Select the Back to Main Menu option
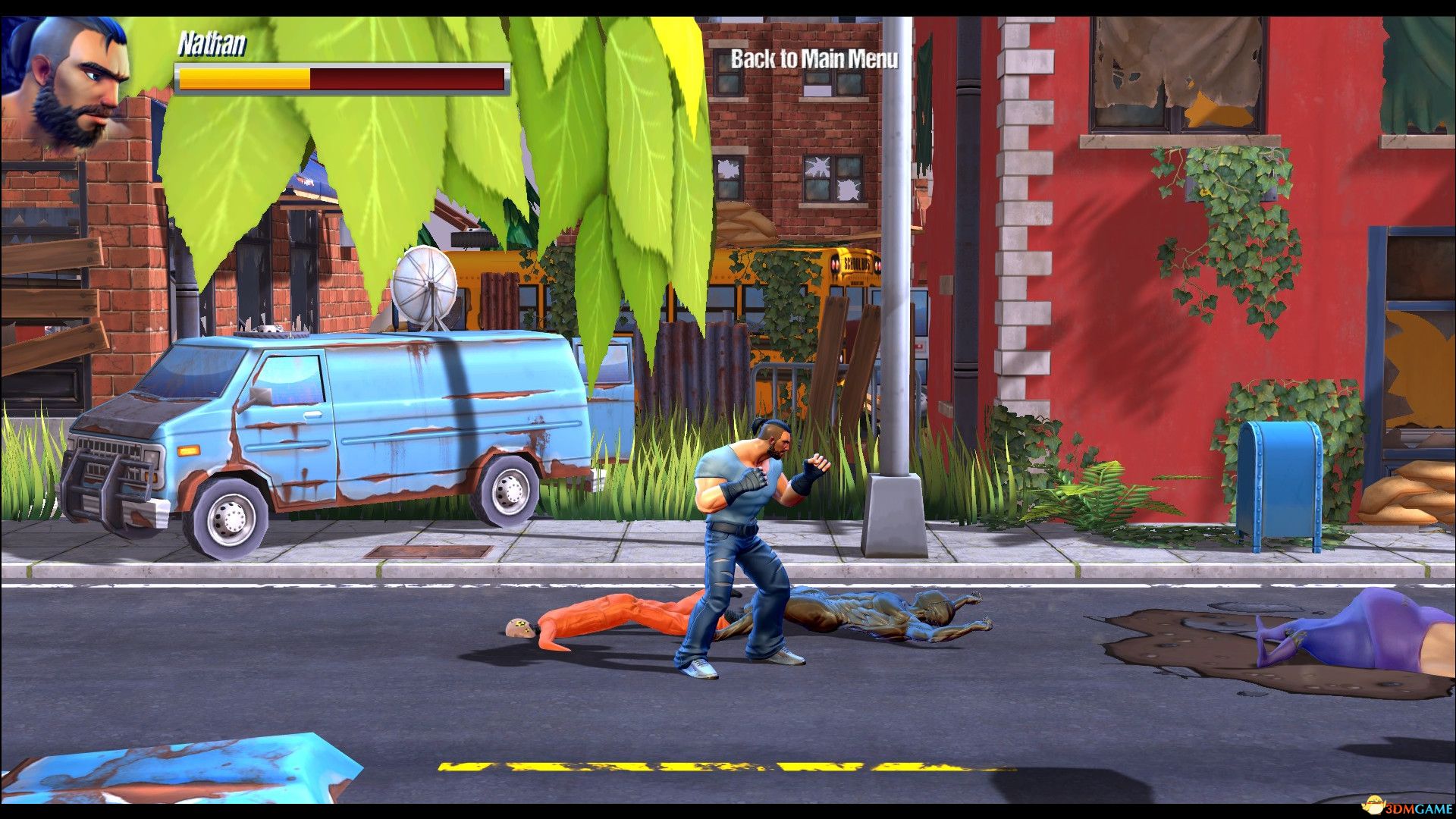 coord(813,58)
